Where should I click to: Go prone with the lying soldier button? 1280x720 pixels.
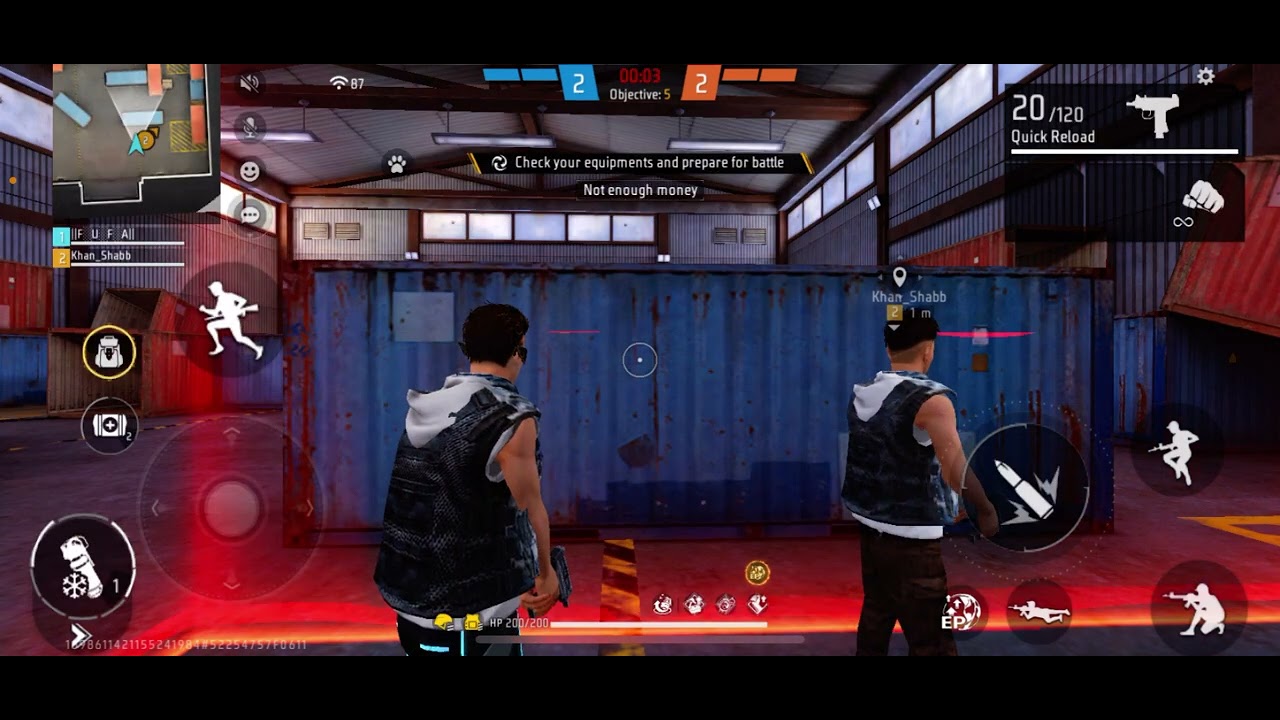[1039, 612]
